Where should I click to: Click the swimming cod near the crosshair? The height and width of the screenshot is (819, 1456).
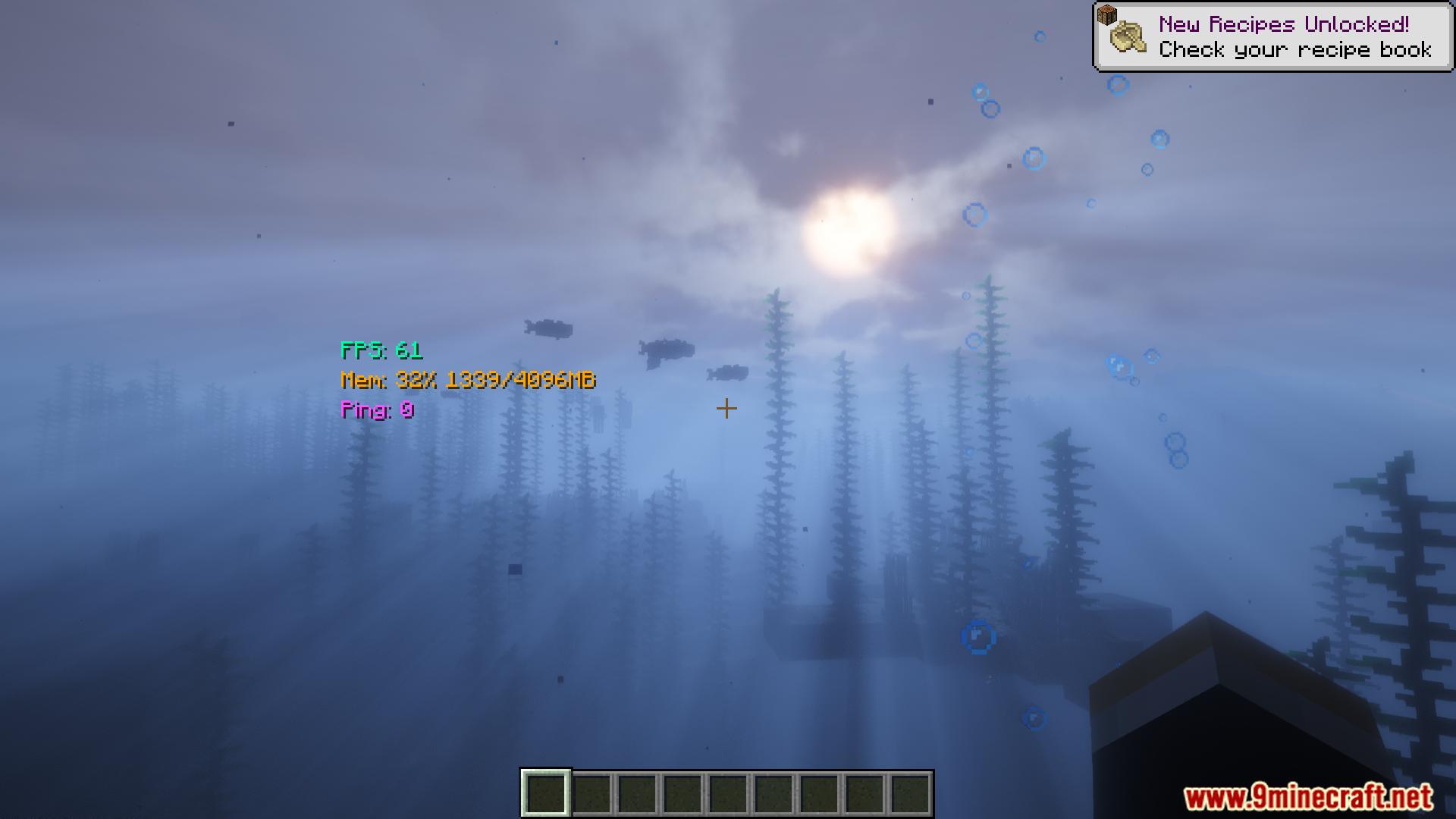[730, 373]
